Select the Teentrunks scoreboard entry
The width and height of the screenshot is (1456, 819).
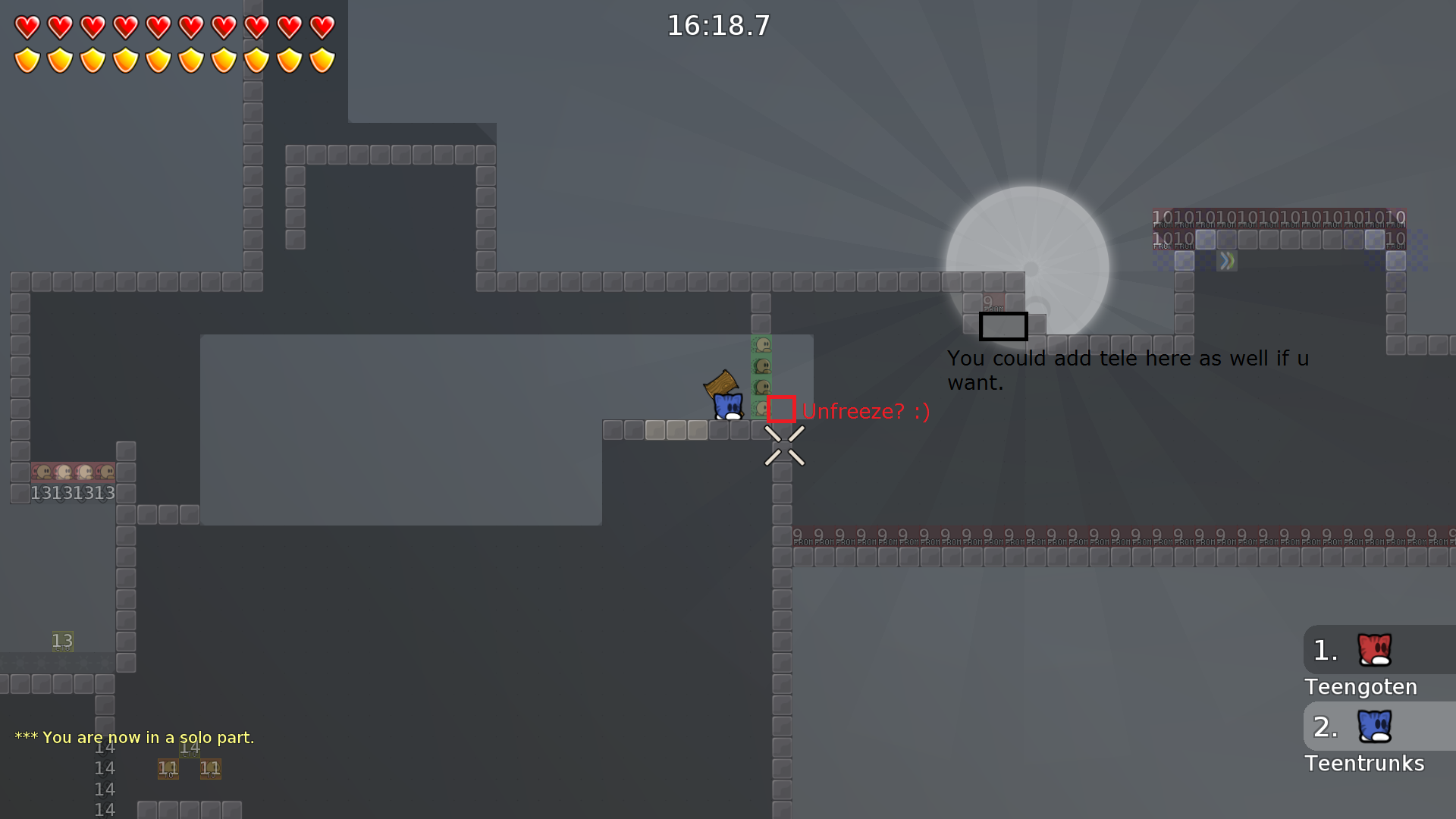pyautogui.click(x=1364, y=764)
